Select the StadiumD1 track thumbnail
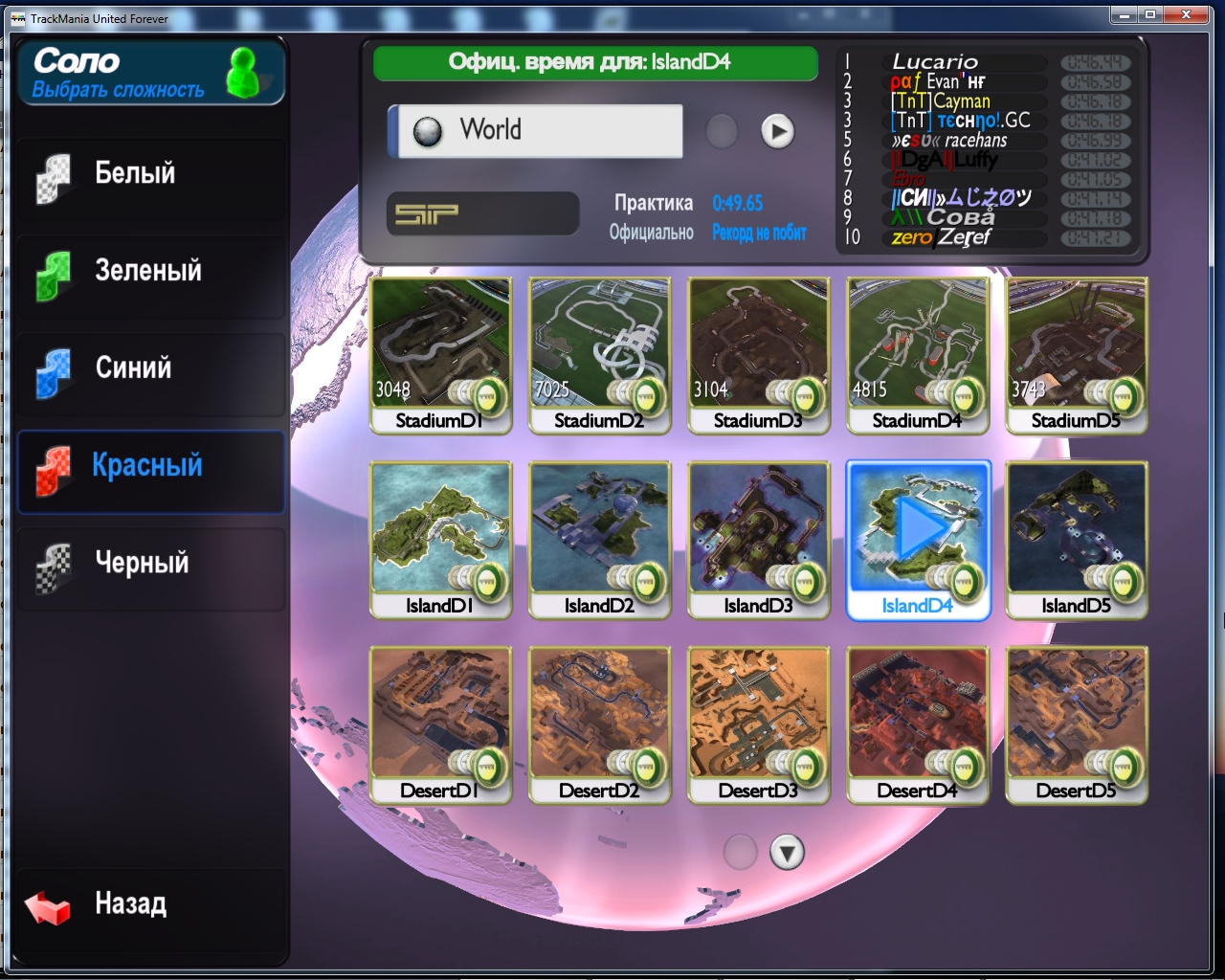This screenshot has height=980, width=1225. (x=440, y=354)
